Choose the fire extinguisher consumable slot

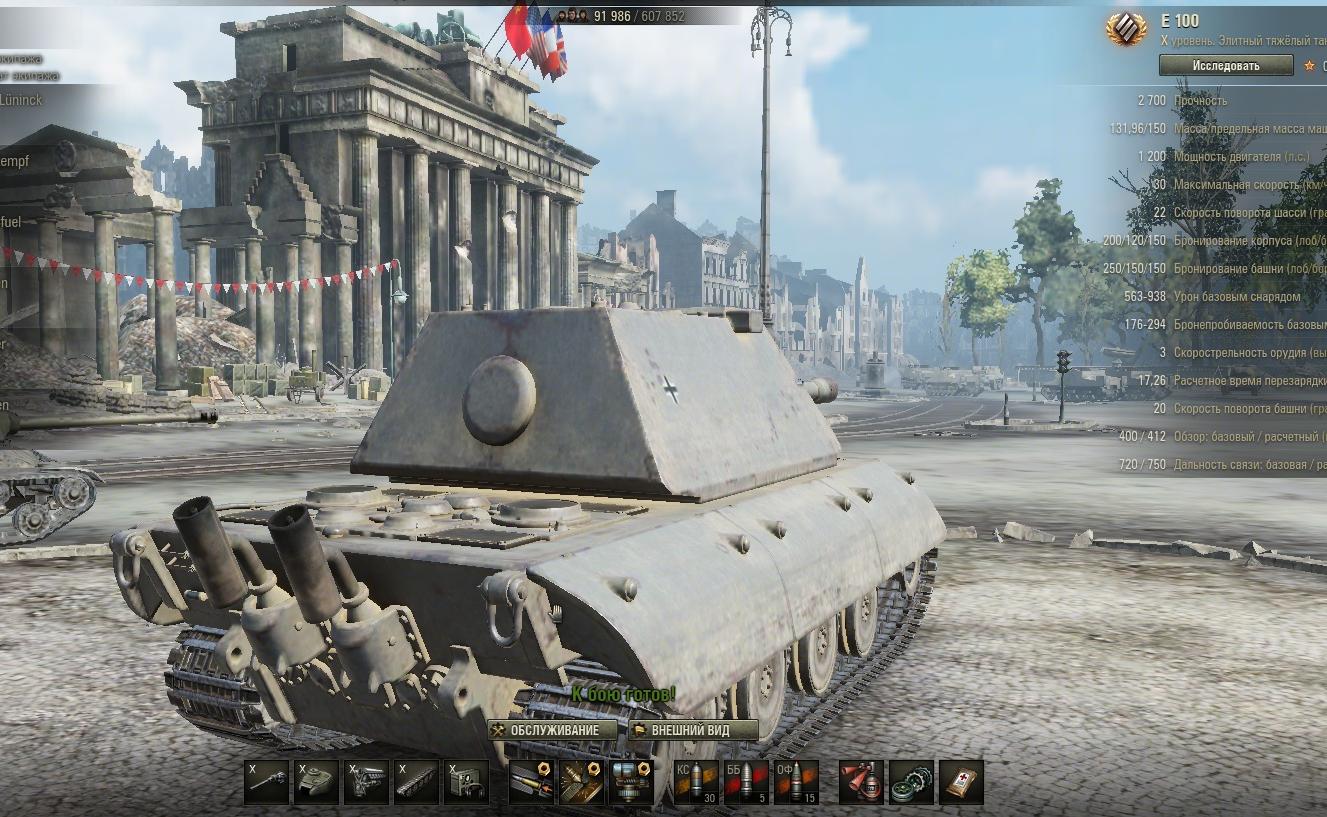coord(861,782)
